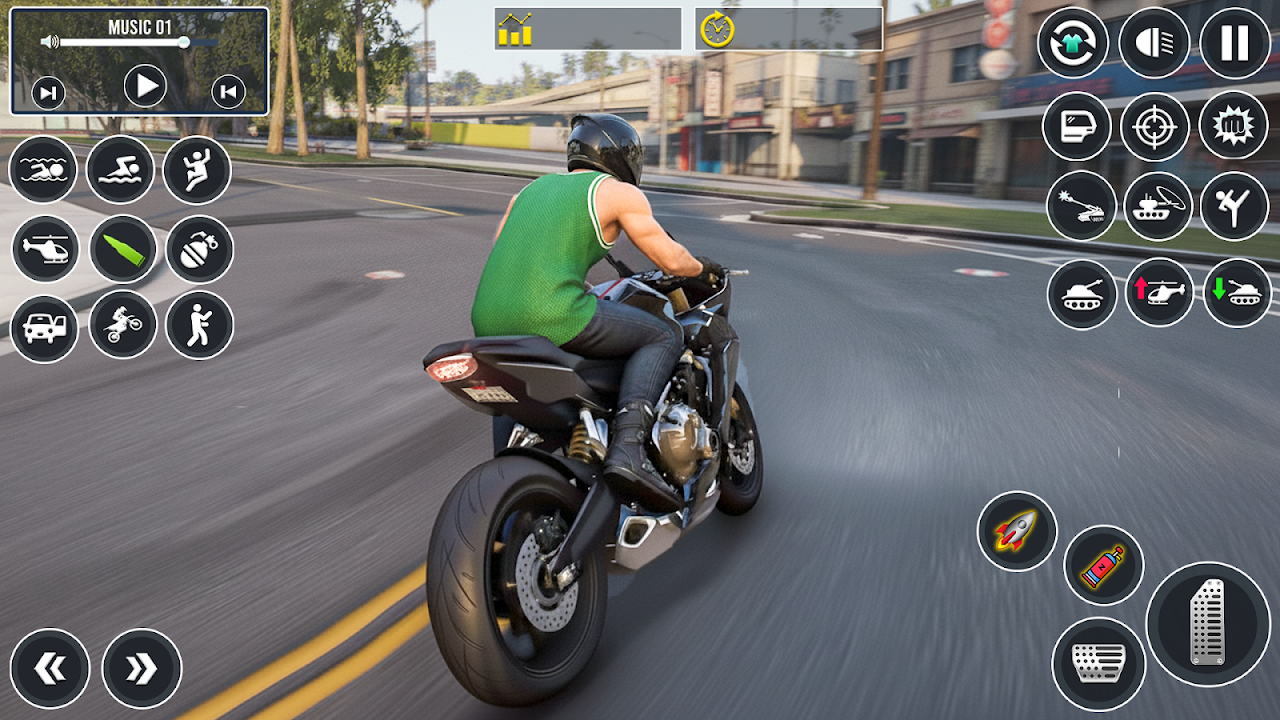The width and height of the screenshot is (1280, 720).
Task: Toggle the headlights
Action: [1154, 43]
